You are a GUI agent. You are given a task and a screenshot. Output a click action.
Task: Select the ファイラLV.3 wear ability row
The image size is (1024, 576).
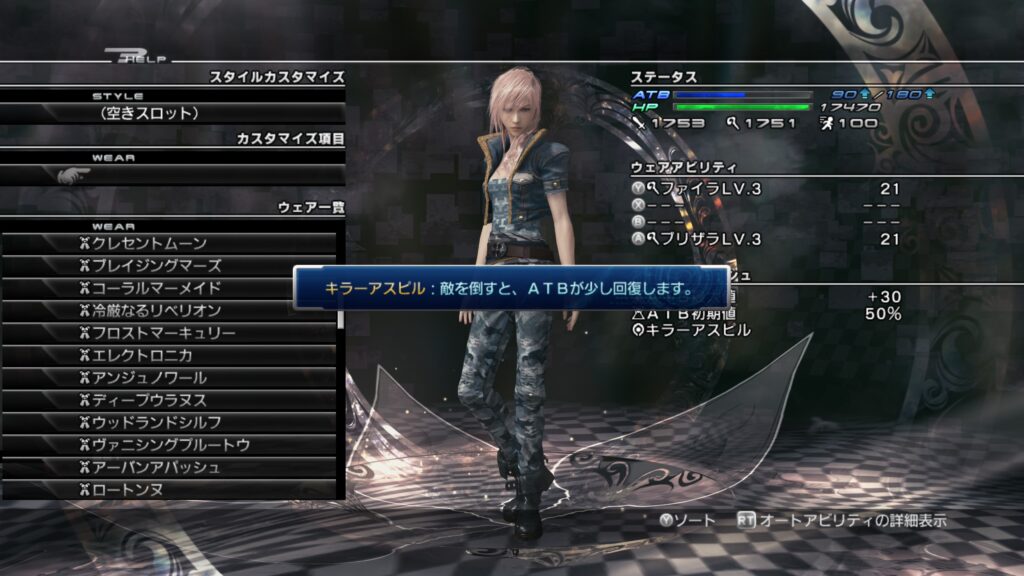pyautogui.click(x=765, y=188)
